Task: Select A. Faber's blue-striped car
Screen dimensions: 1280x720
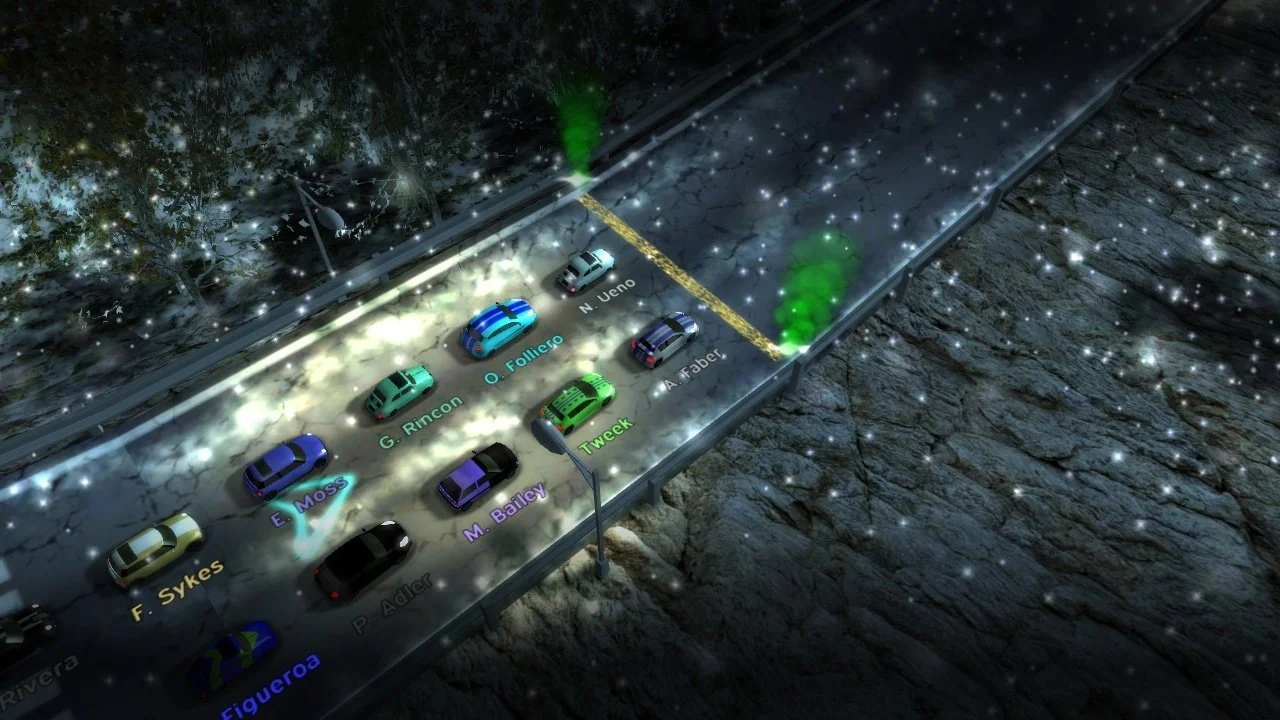Action: pos(663,338)
